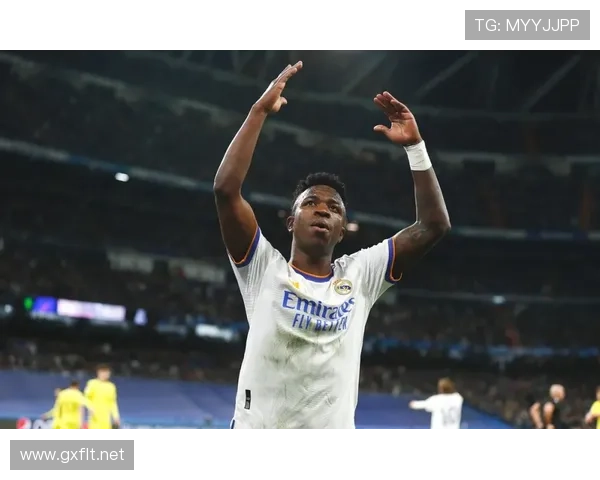This screenshot has width=600, height=480.
Task: Click the TG: MYYJJPP contact label
Action: (527, 25)
